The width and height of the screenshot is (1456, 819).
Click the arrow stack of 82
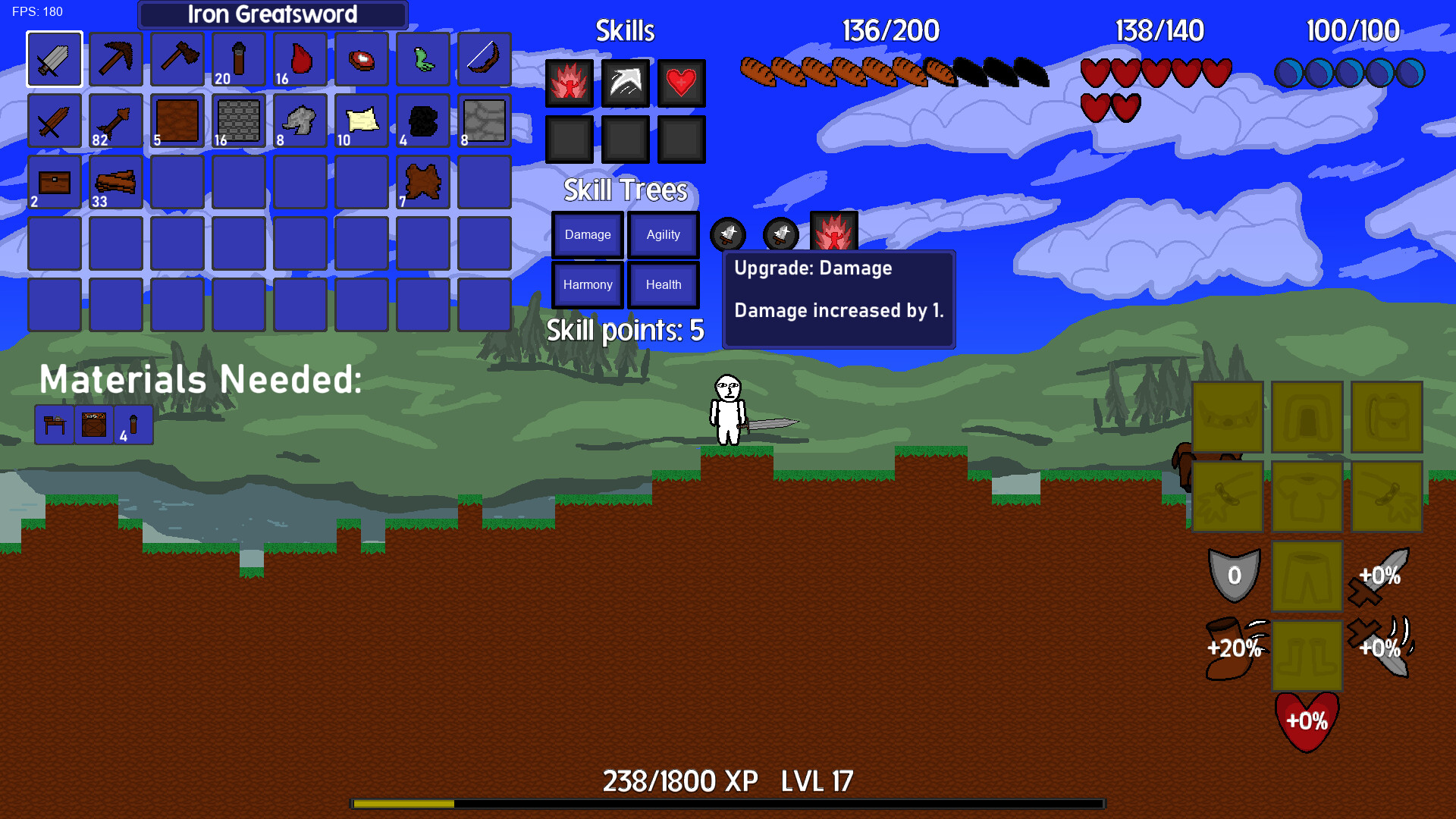pos(115,120)
